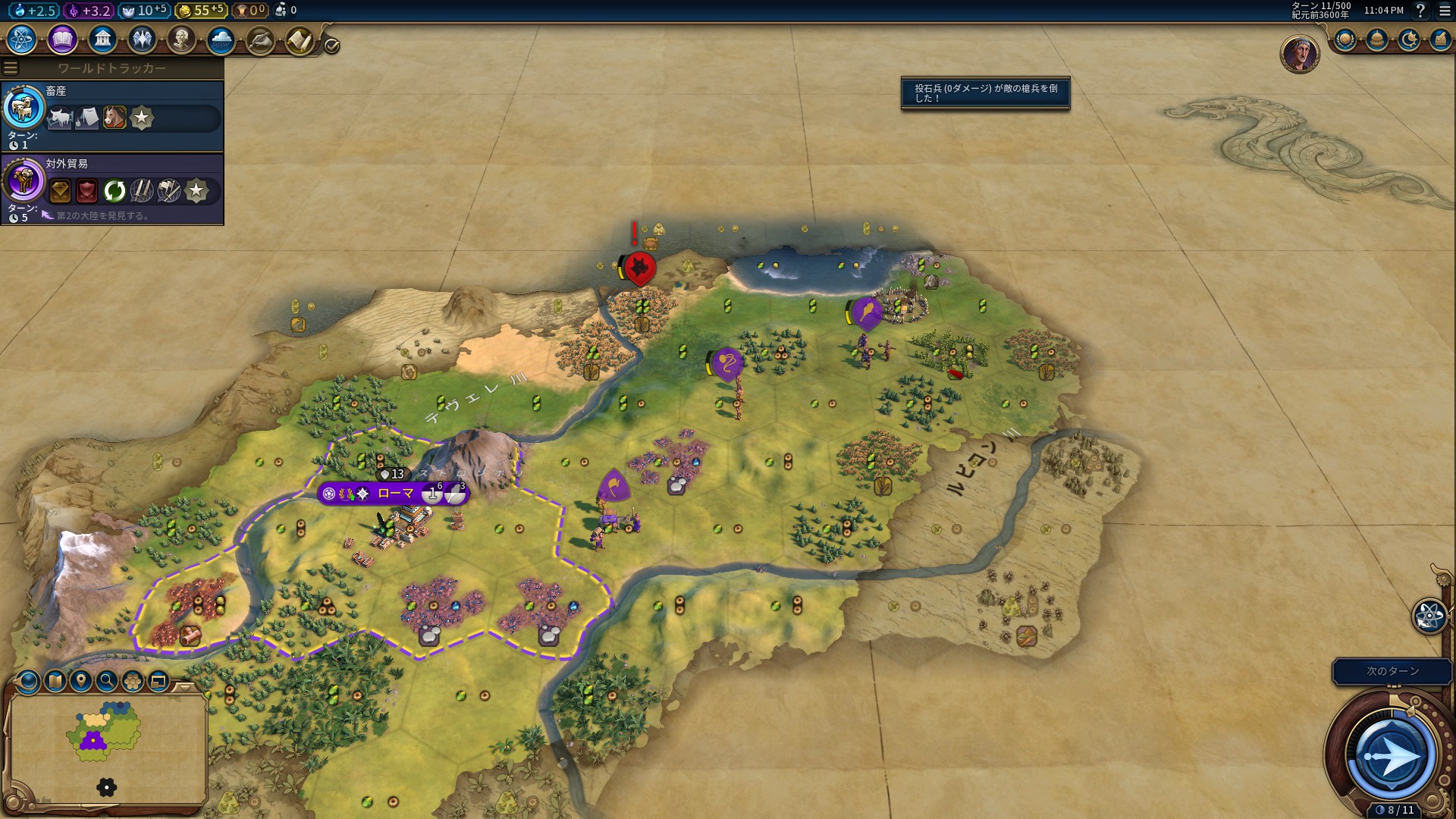Viewport: 1456px width, 819px height.
Task: Select the ローマ city banner
Action: click(394, 494)
